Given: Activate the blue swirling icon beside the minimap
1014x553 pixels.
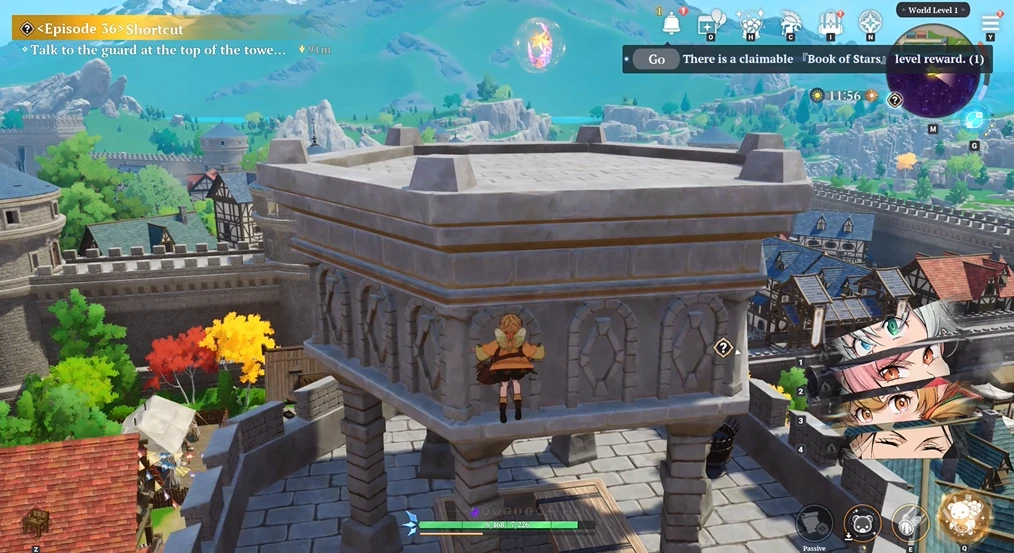Looking at the screenshot, I should click(973, 119).
